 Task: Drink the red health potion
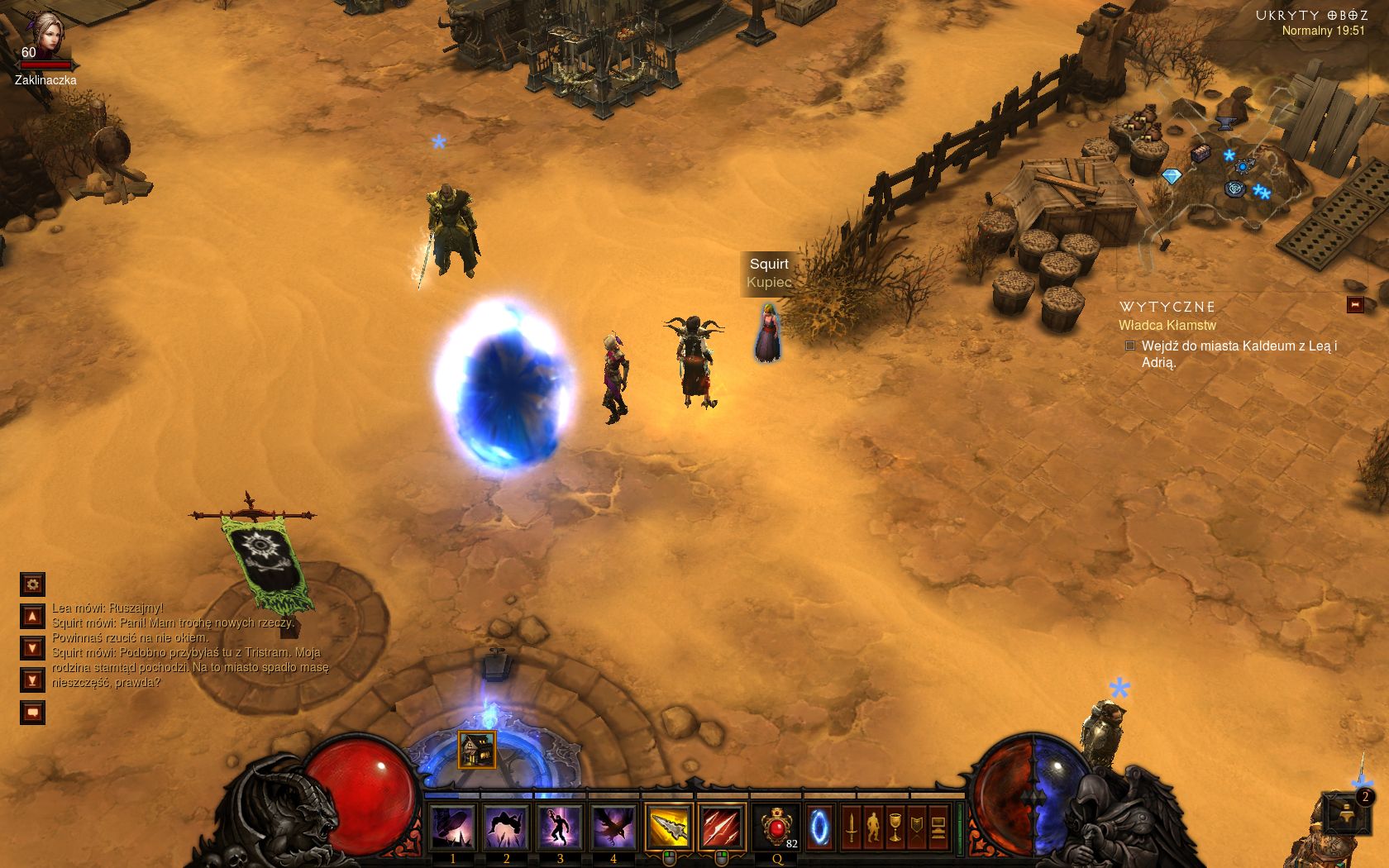tap(776, 827)
